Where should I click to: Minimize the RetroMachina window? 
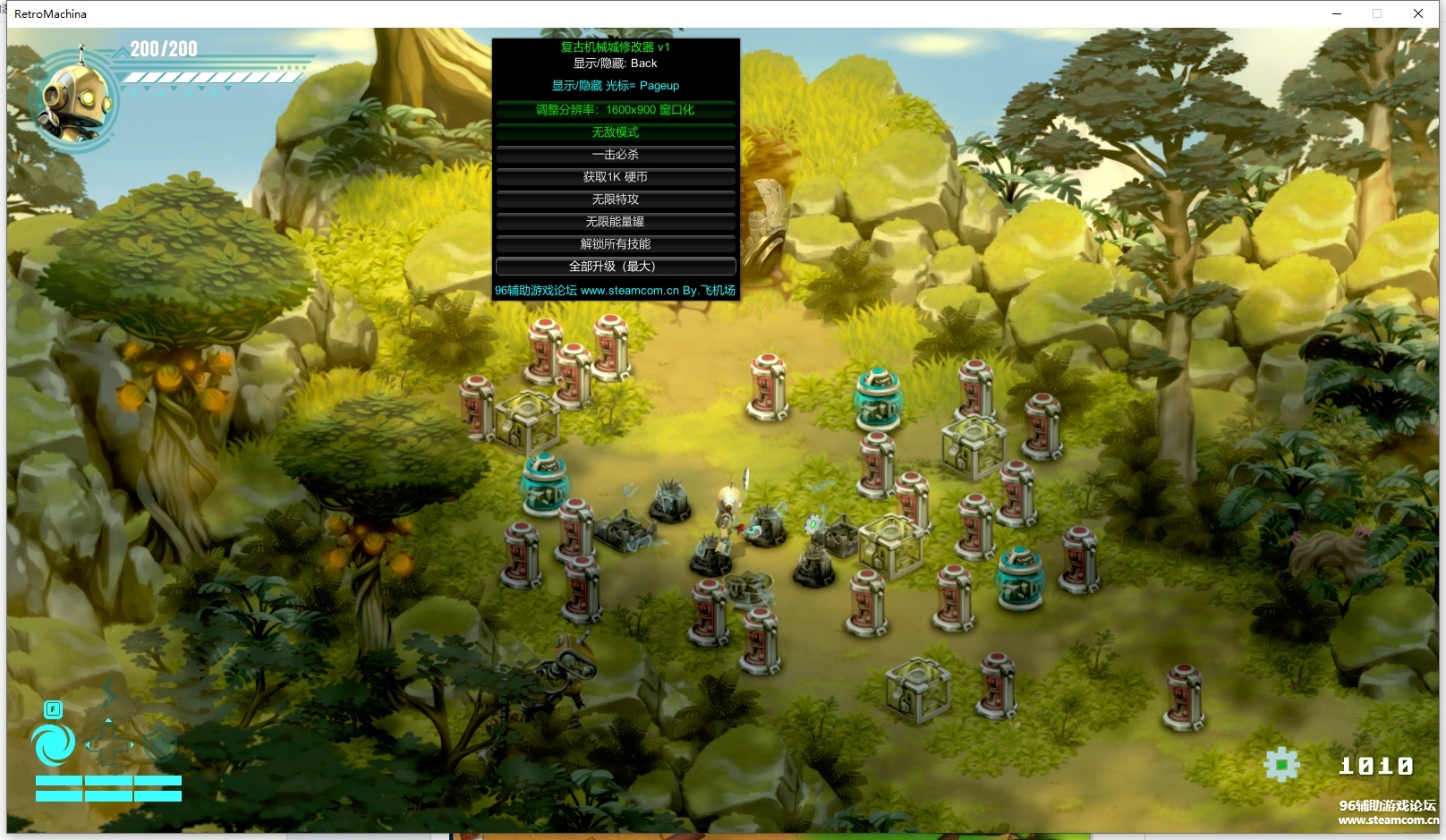pos(1337,13)
